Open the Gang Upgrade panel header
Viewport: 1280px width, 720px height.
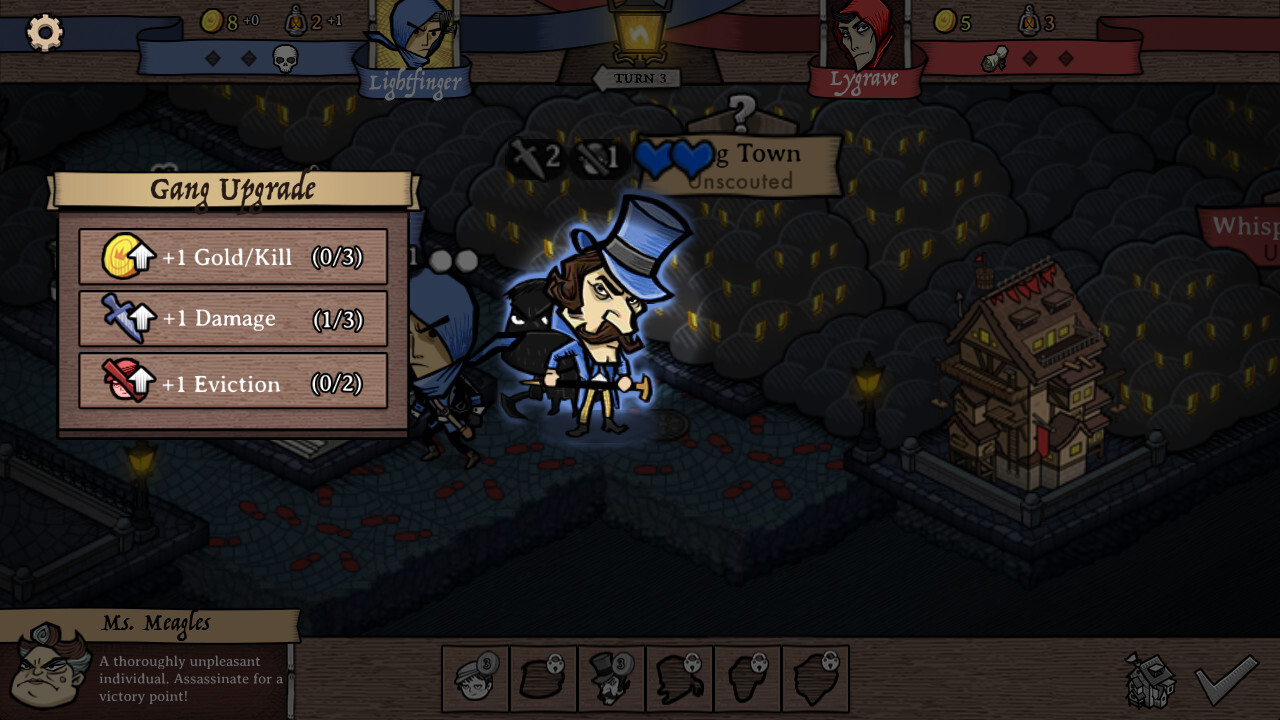232,188
